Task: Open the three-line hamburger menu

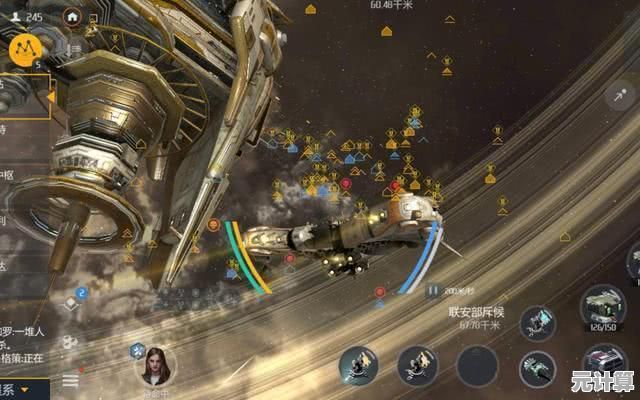Action: (x=71, y=380)
